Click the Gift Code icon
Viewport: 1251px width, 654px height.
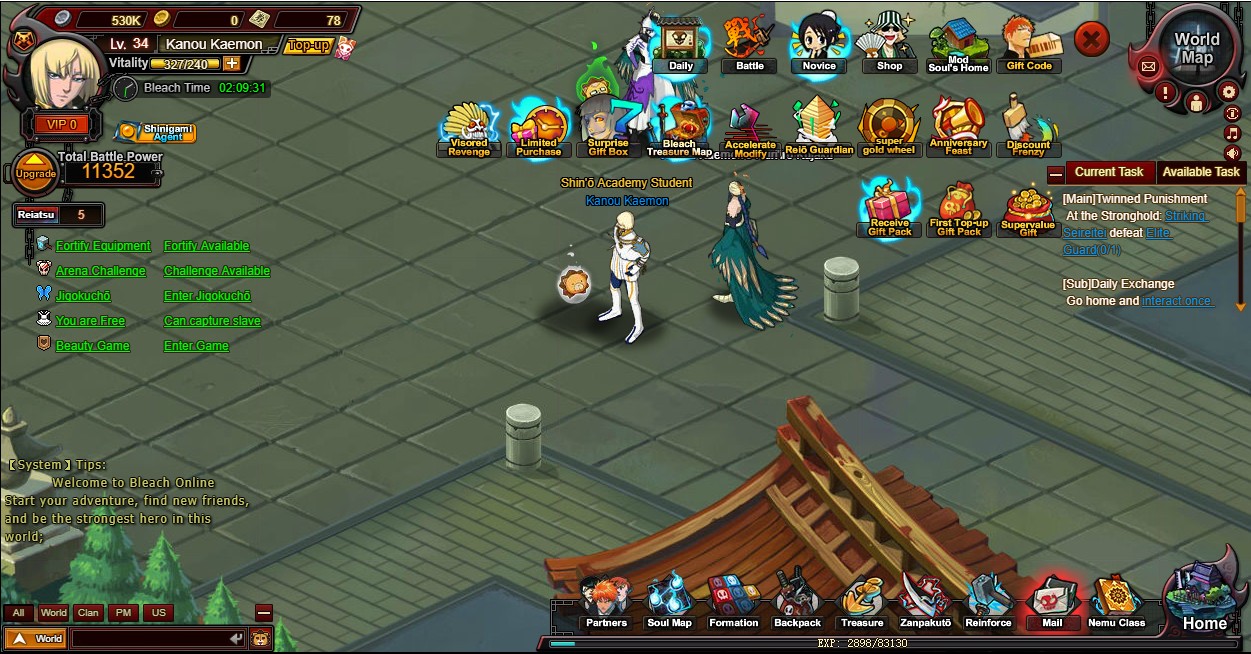point(1029,45)
